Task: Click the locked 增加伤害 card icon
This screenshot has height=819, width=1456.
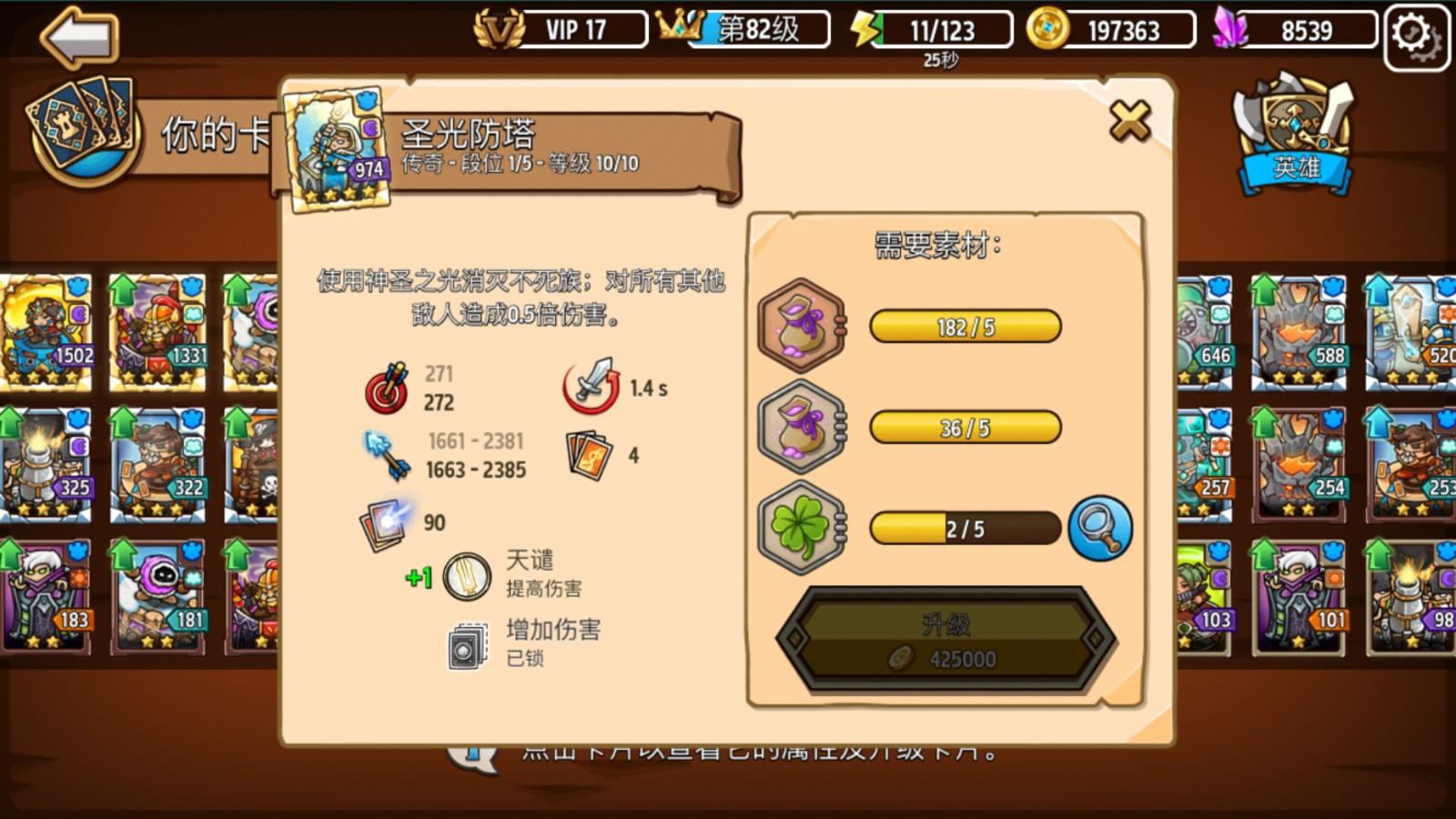Action: [x=467, y=642]
